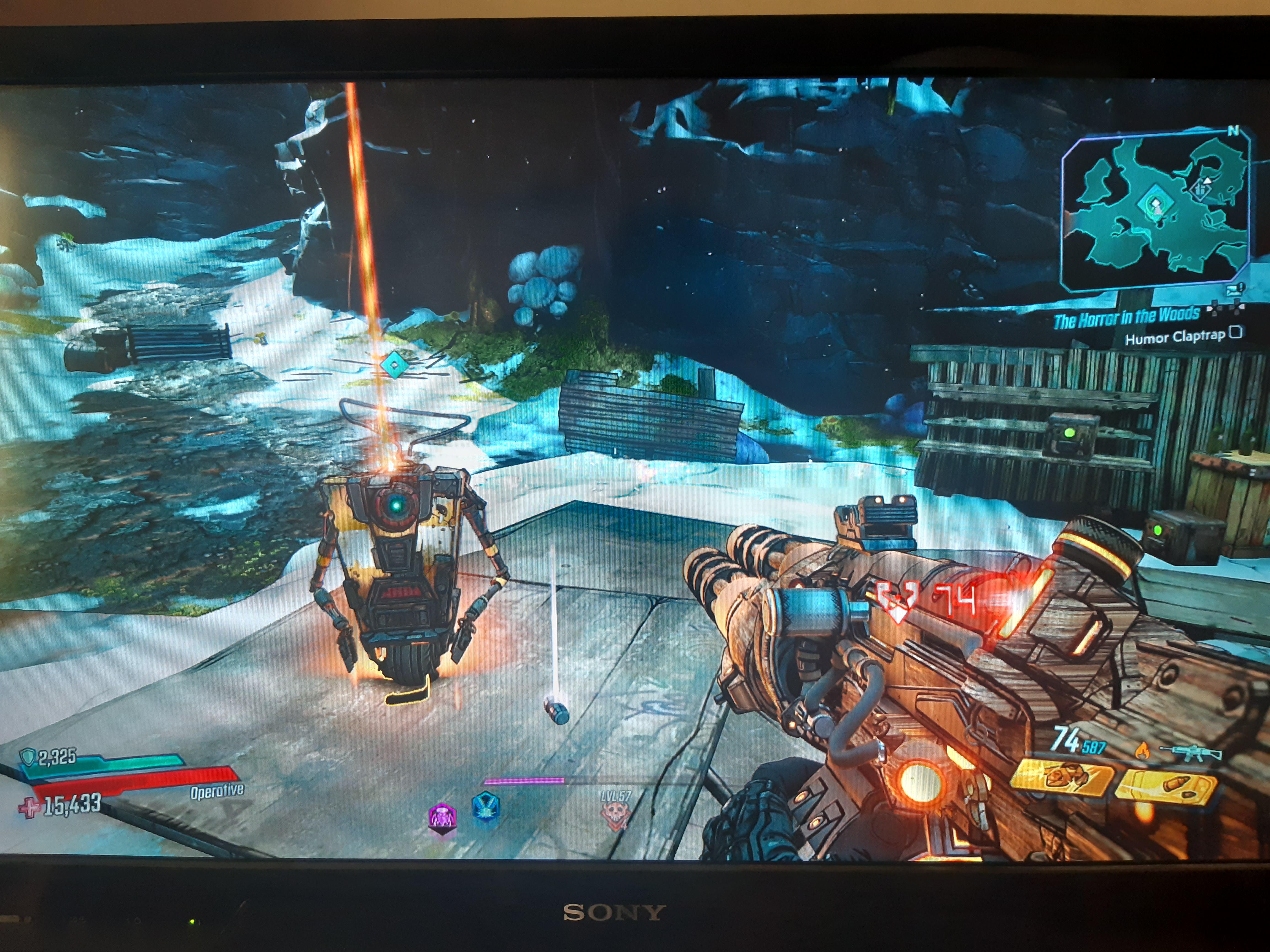Screen dimensions: 1270x952
Task: Click the pink enemy health bar
Action: (x=524, y=781)
